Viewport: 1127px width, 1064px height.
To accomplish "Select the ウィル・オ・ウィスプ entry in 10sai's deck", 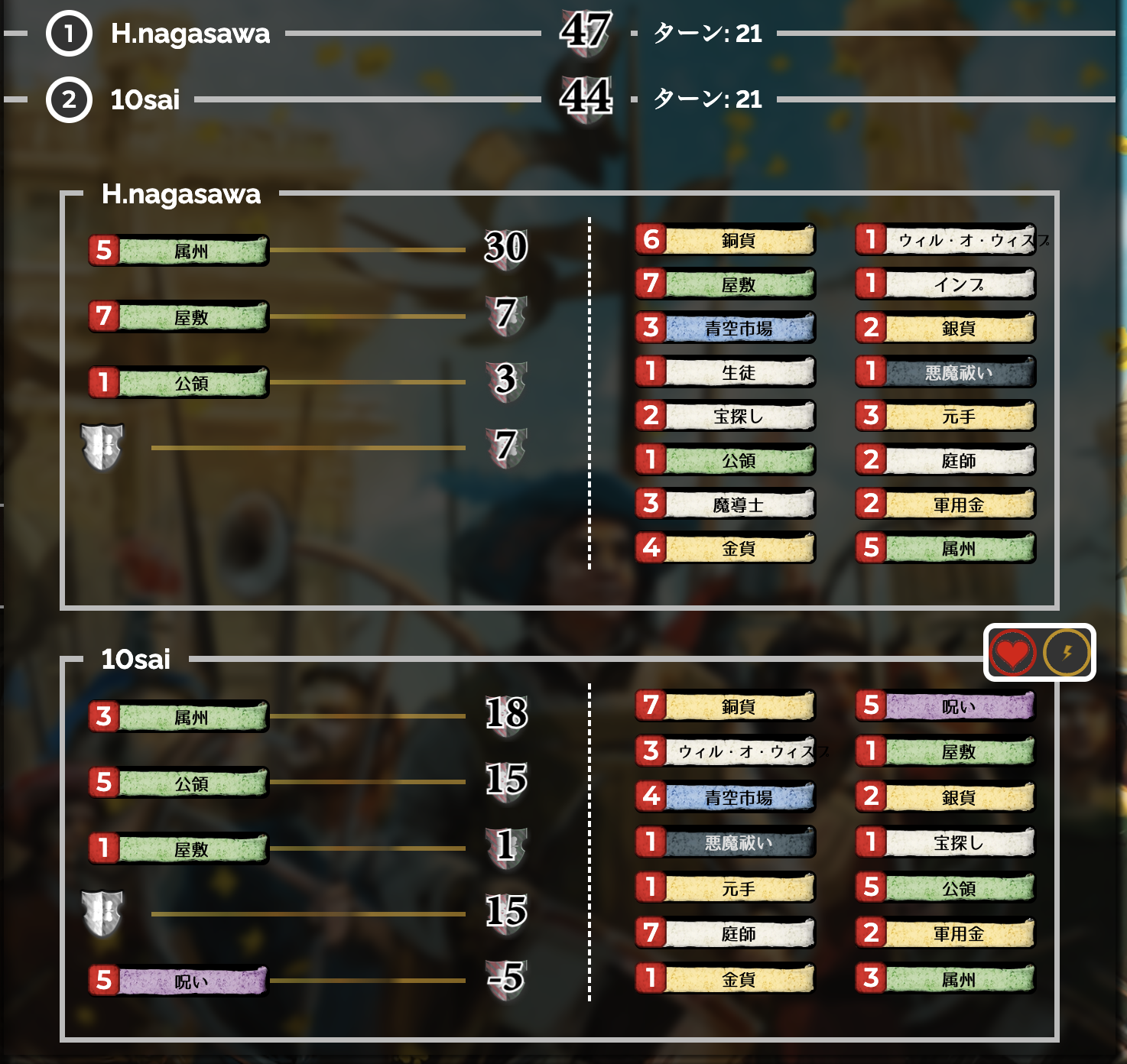I will 726,751.
